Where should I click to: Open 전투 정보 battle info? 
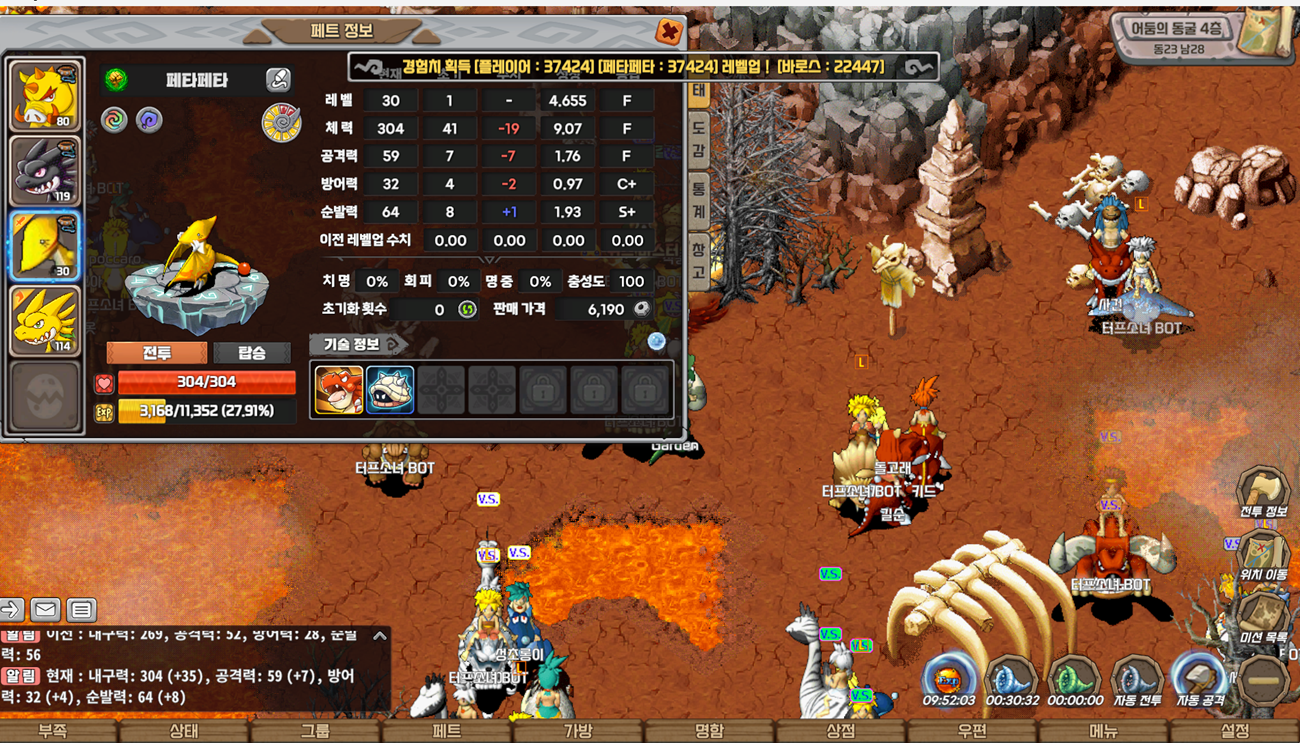pyautogui.click(x=1263, y=495)
